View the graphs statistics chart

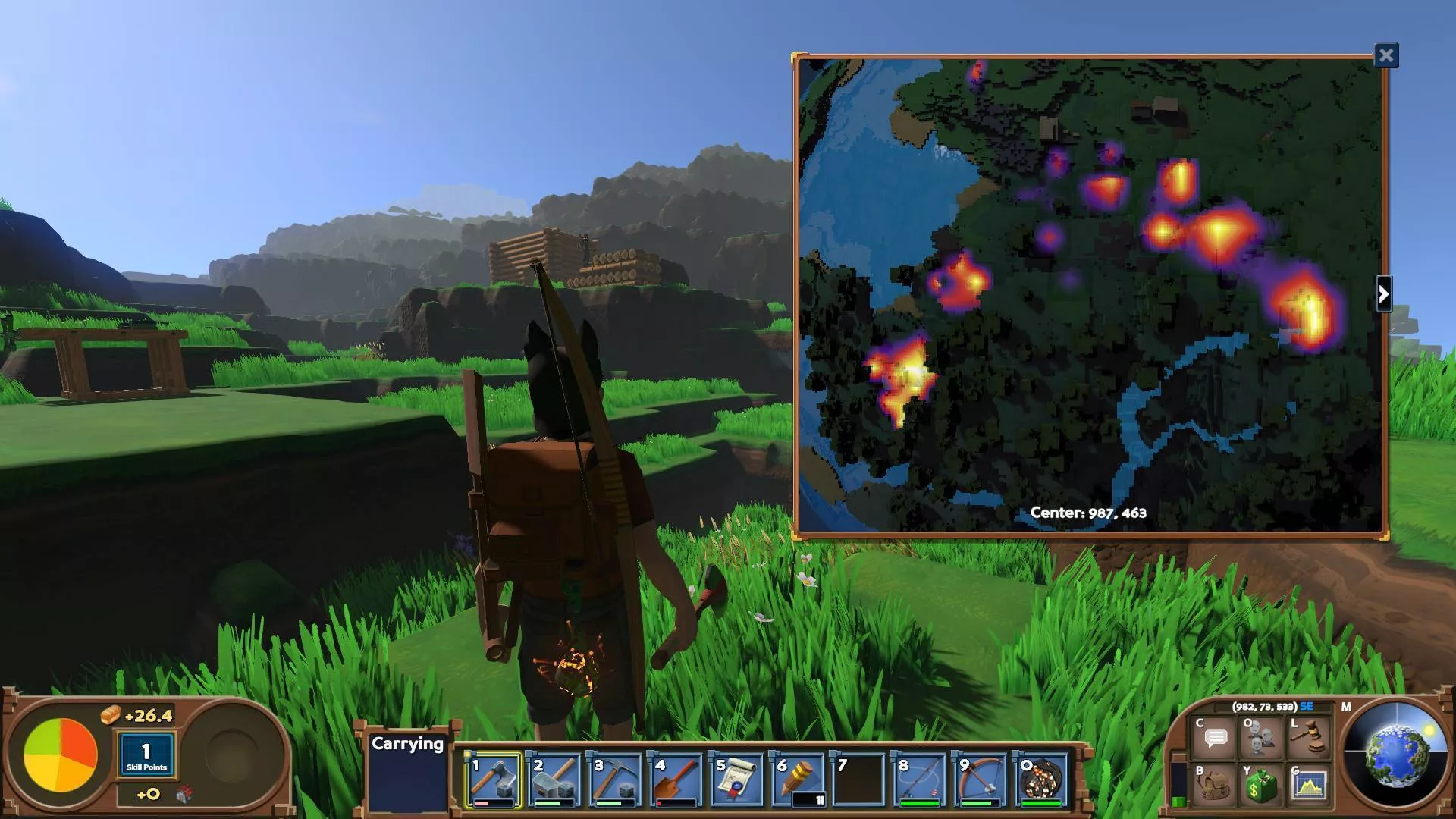(x=1310, y=786)
